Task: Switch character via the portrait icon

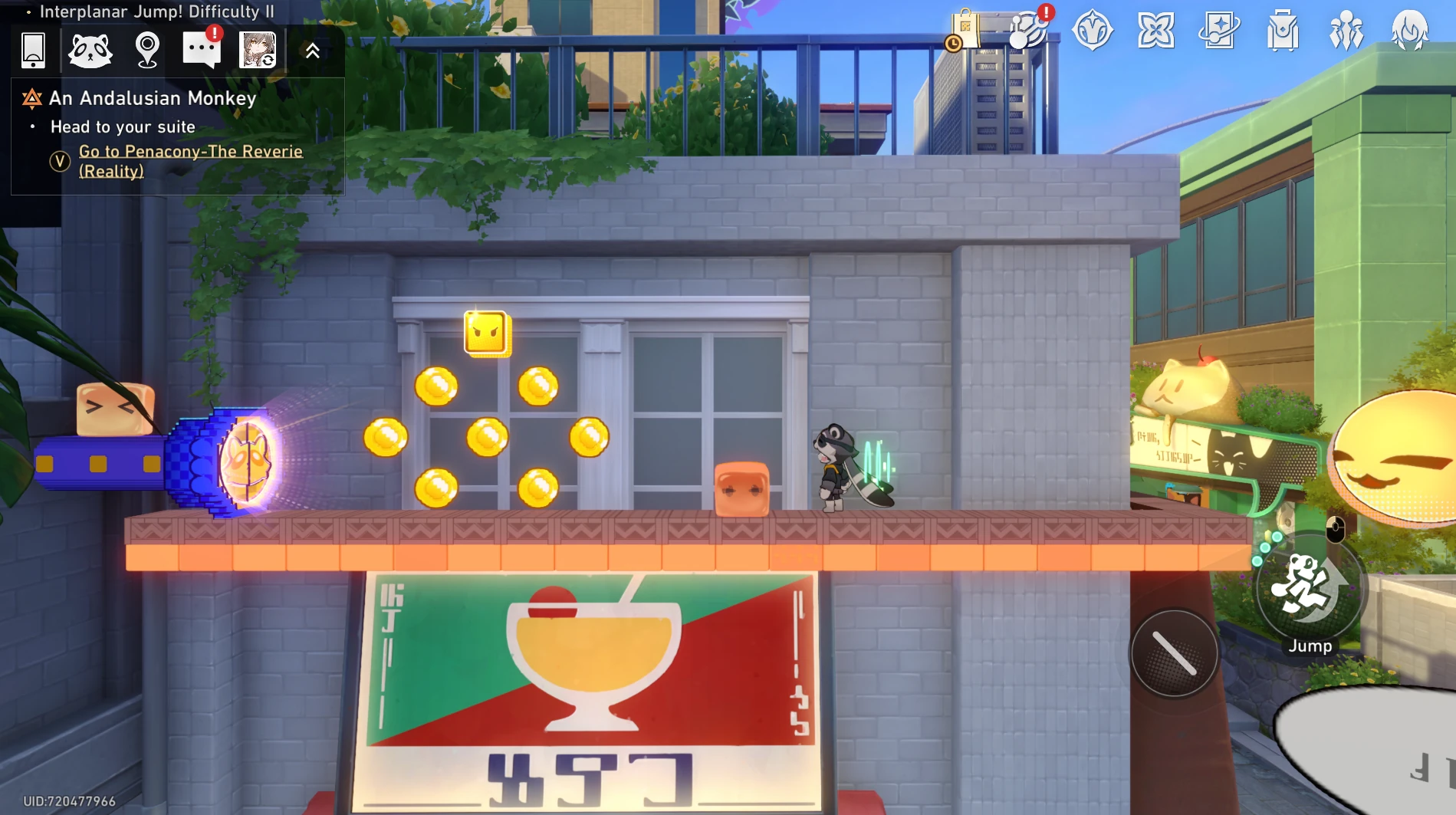Action: click(x=258, y=51)
